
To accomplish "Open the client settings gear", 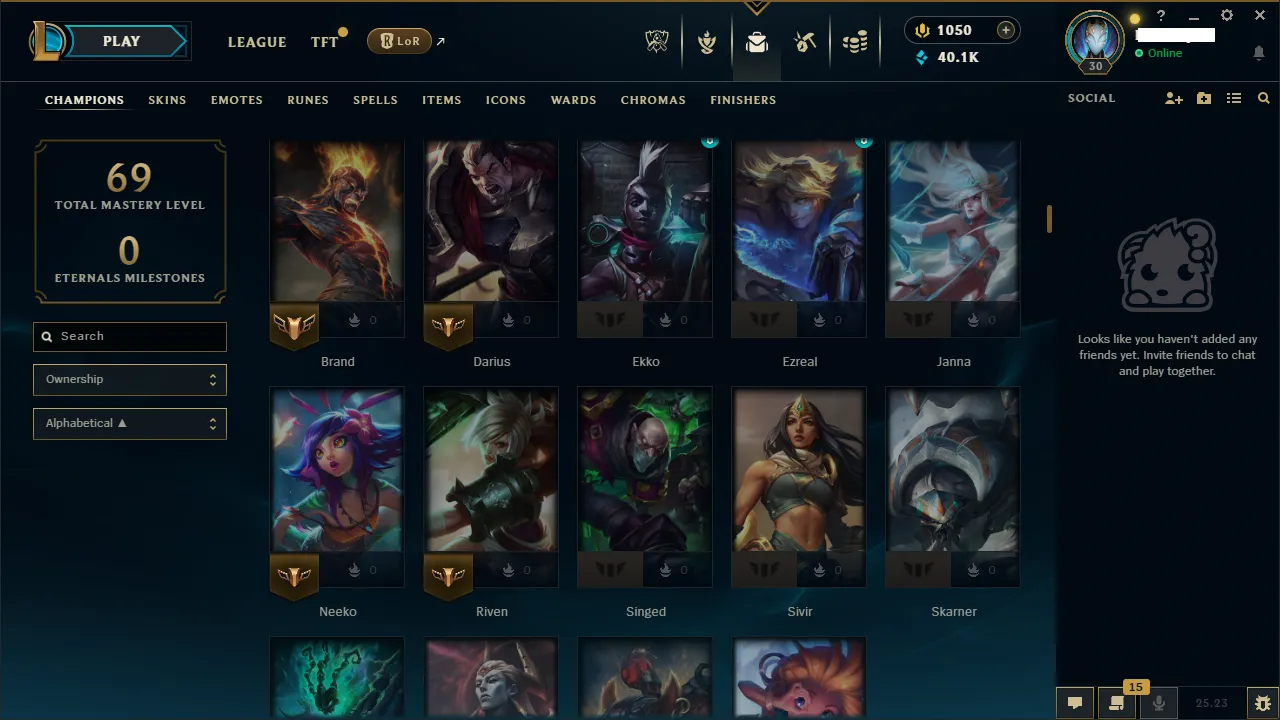I will 1227,15.
